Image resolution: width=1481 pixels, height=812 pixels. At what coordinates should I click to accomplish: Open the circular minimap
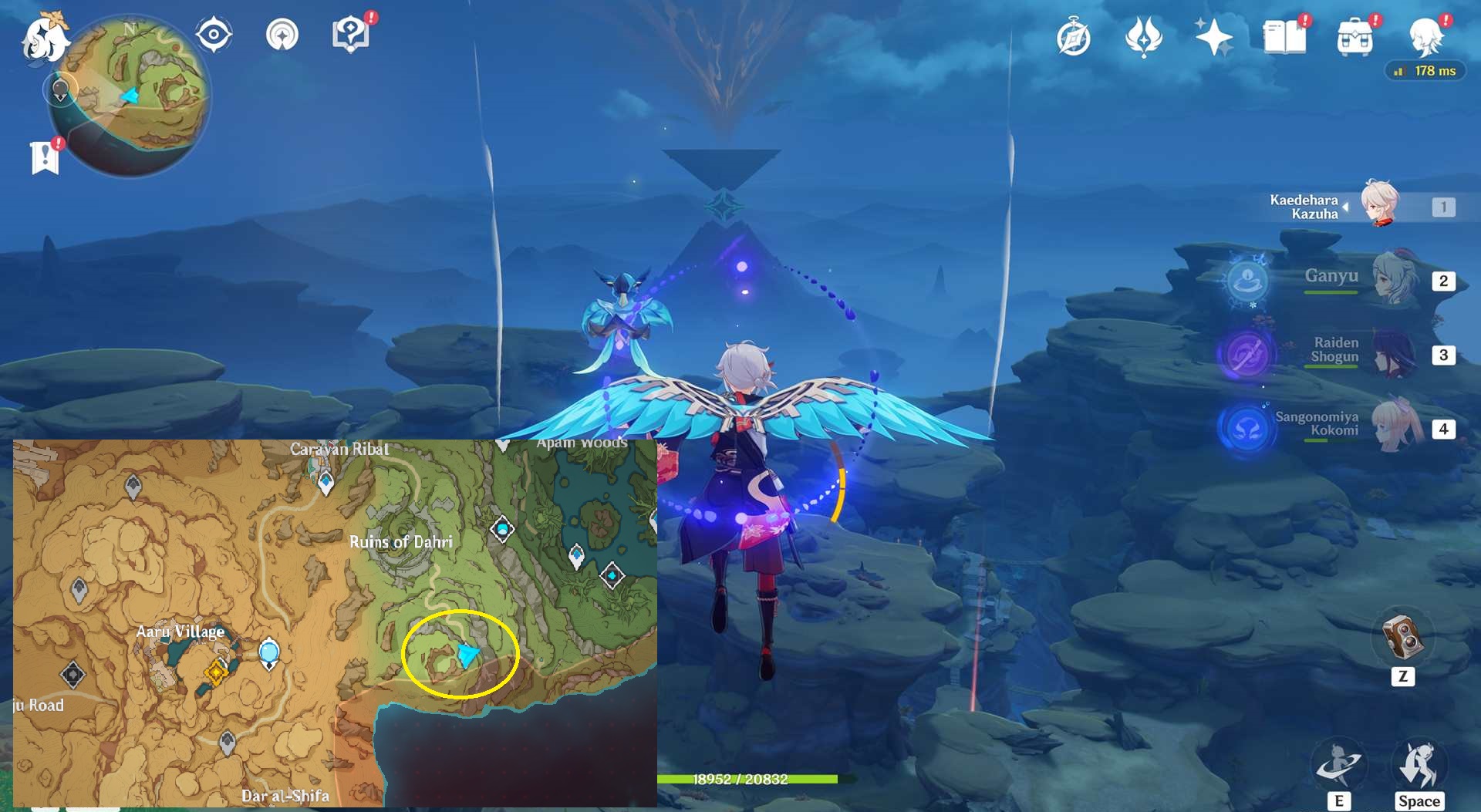(x=130, y=95)
